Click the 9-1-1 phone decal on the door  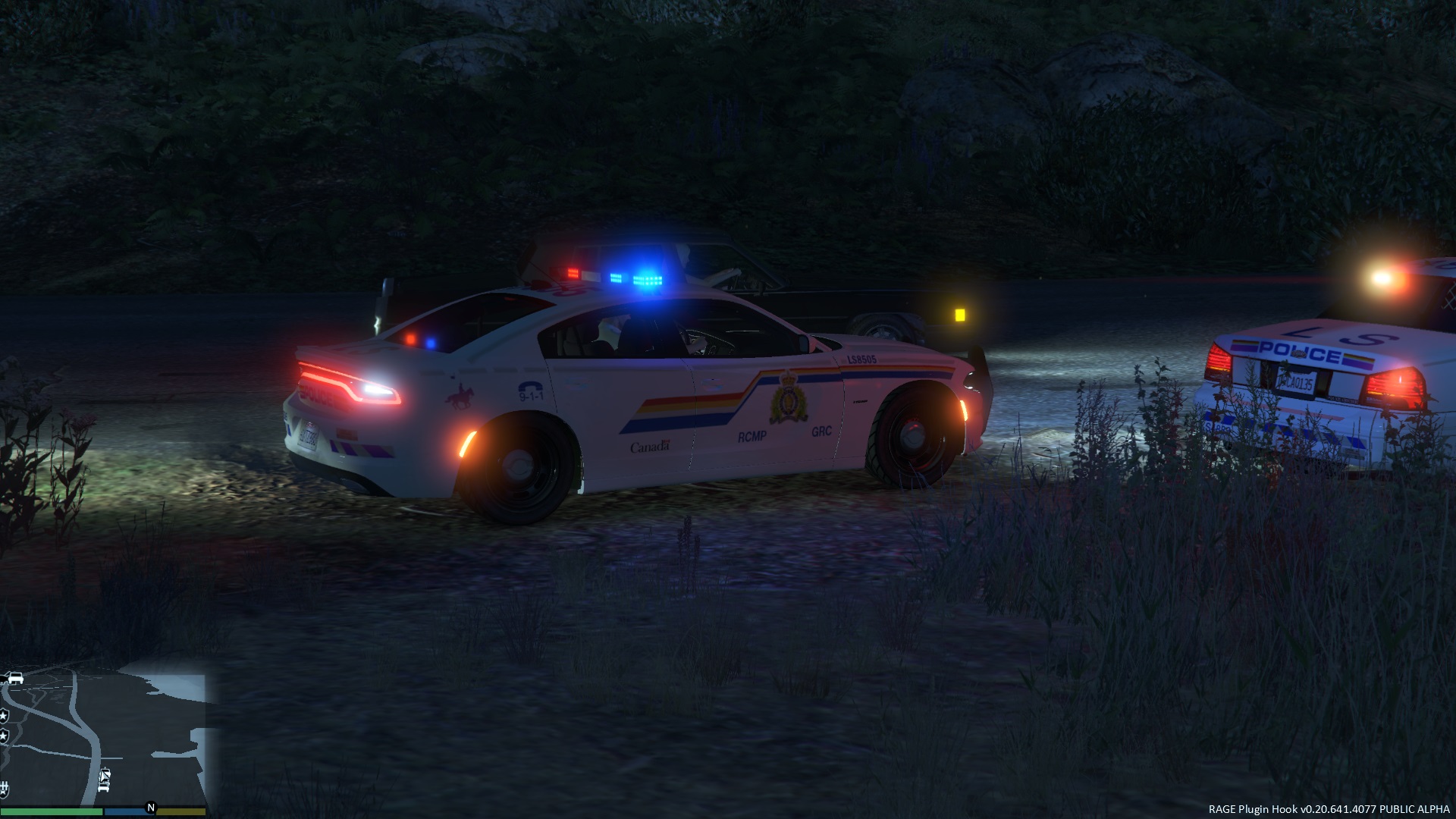tap(531, 393)
